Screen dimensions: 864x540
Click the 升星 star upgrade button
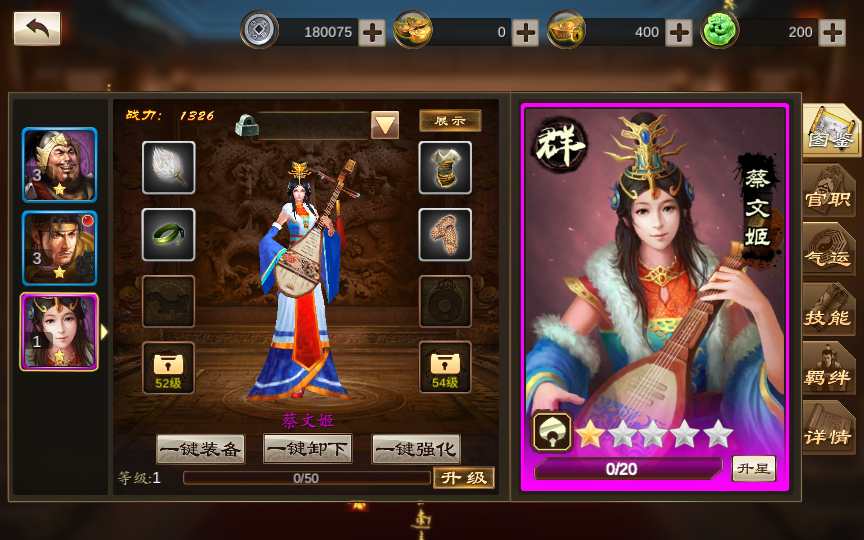click(753, 468)
